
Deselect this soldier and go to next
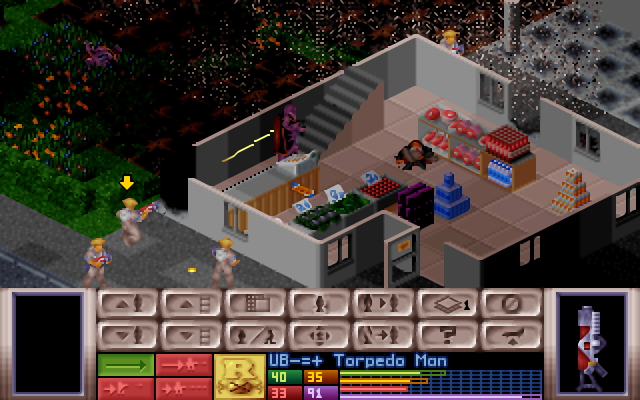point(383,335)
